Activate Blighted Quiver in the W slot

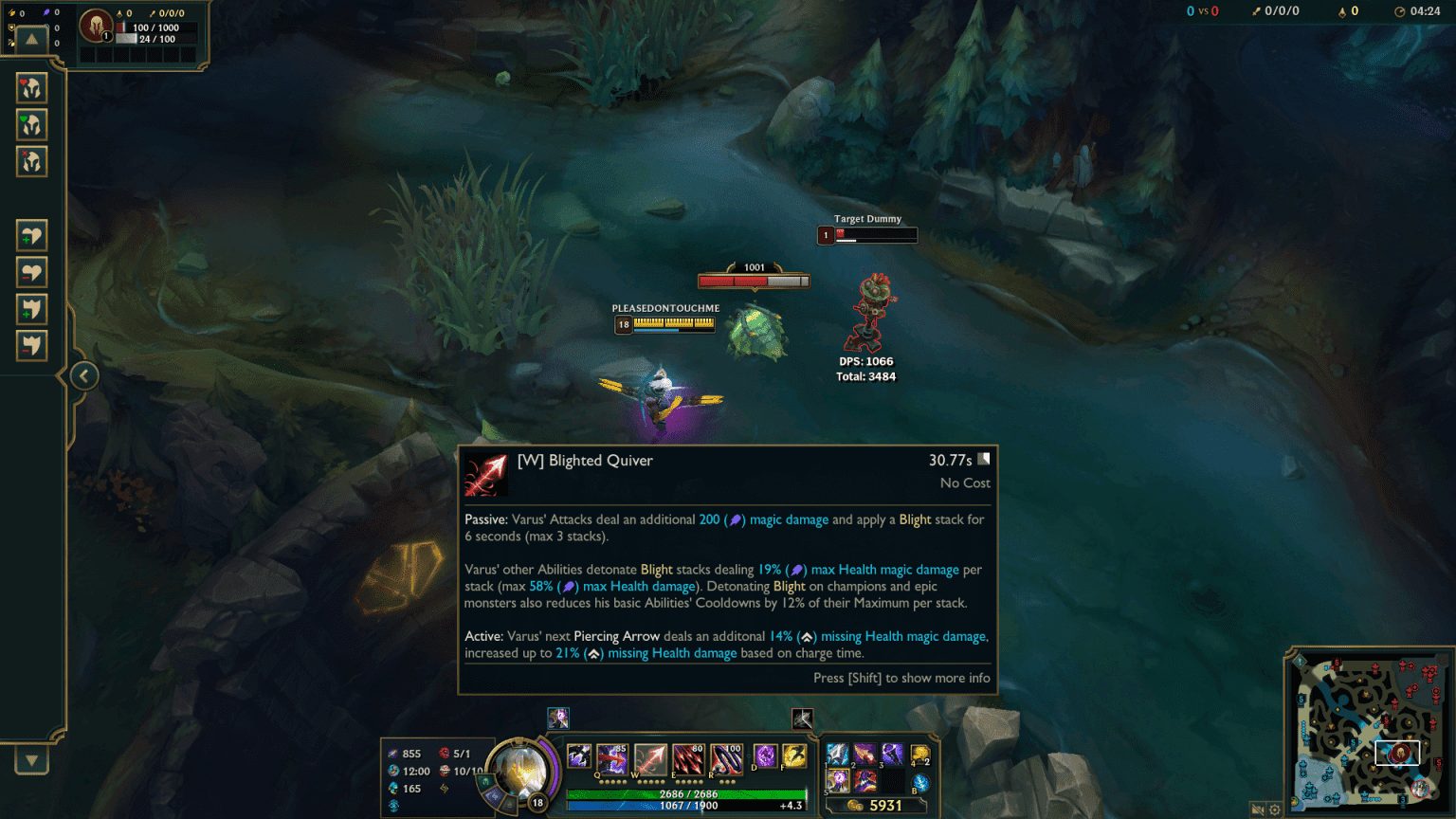[650, 757]
